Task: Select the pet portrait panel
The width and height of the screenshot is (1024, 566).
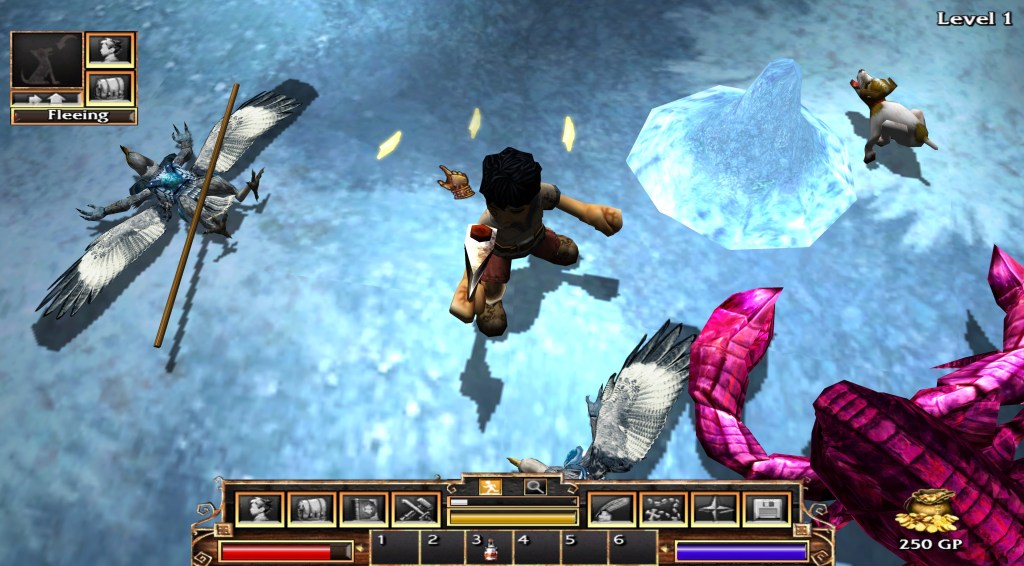Action: [x=46, y=60]
